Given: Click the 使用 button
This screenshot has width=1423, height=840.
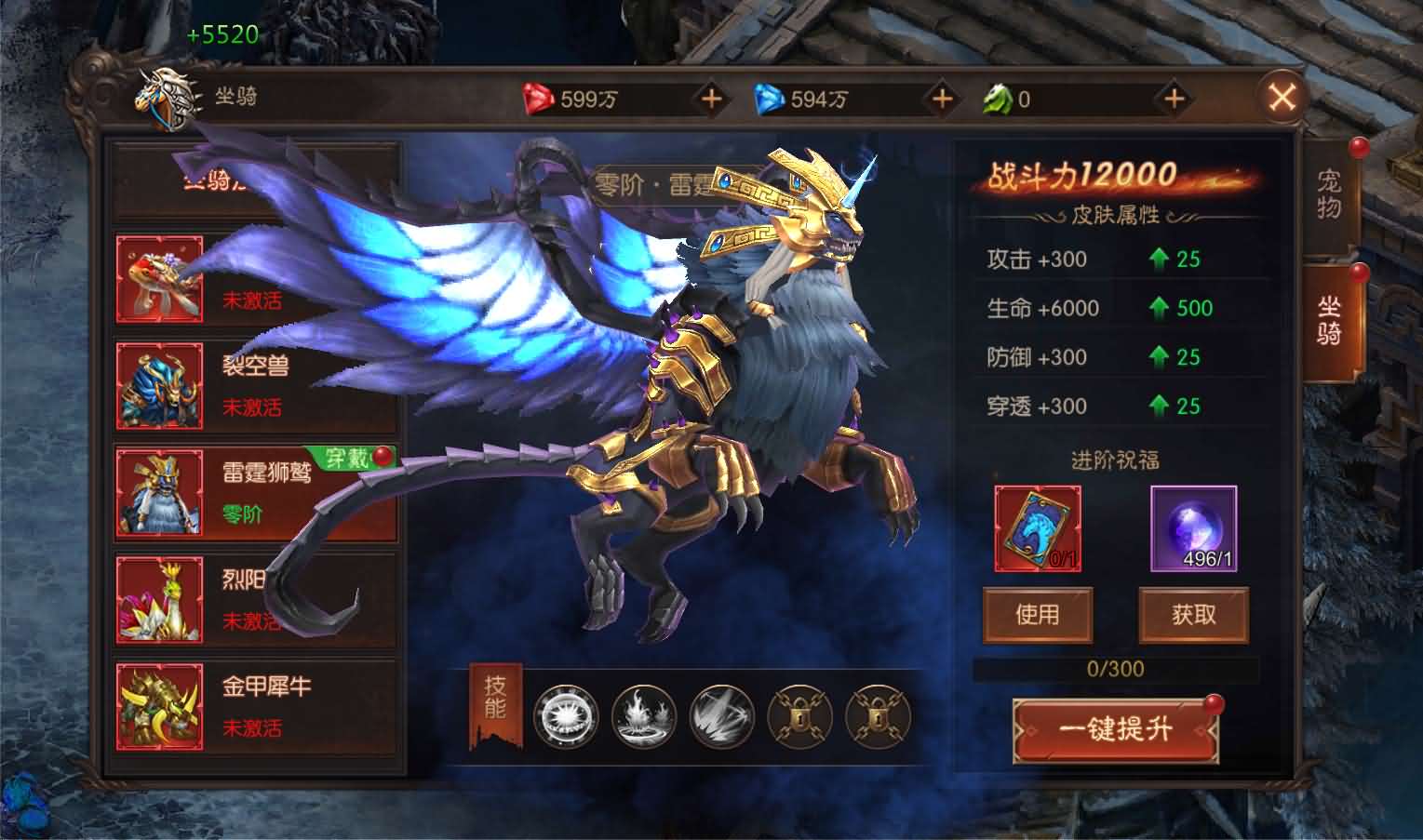Looking at the screenshot, I should click(1039, 615).
